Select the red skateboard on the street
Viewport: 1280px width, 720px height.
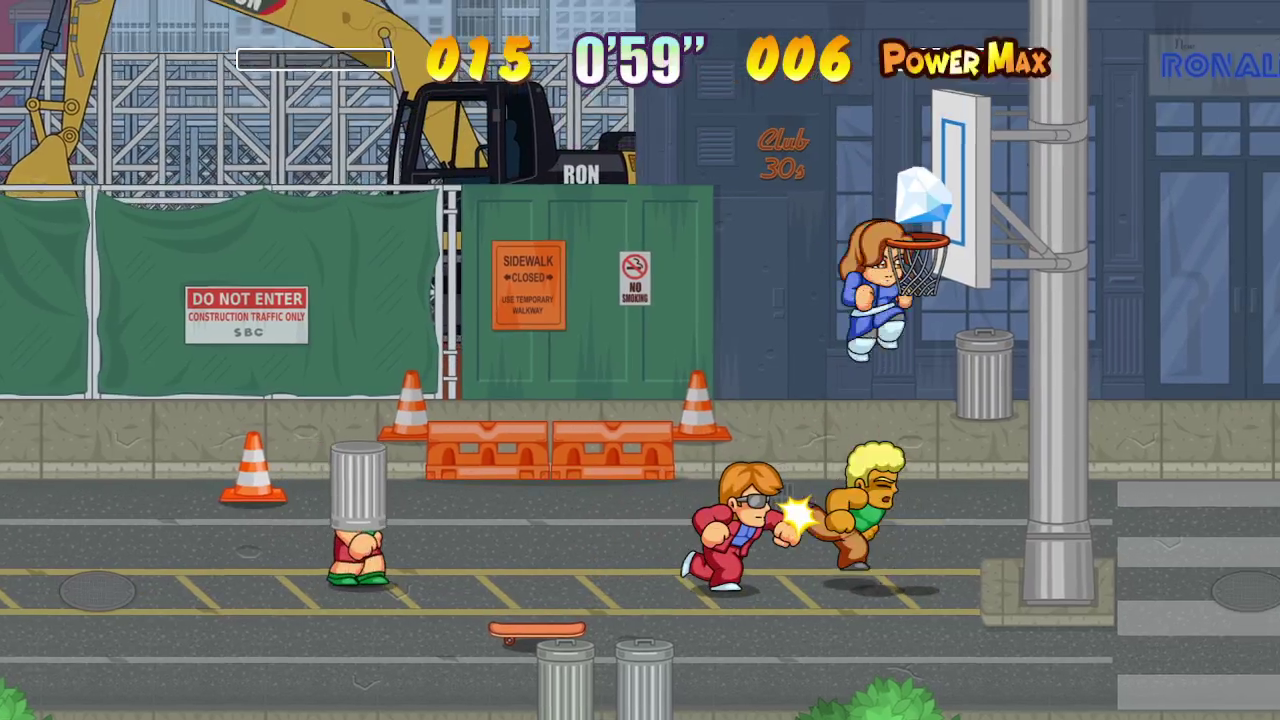click(x=537, y=627)
